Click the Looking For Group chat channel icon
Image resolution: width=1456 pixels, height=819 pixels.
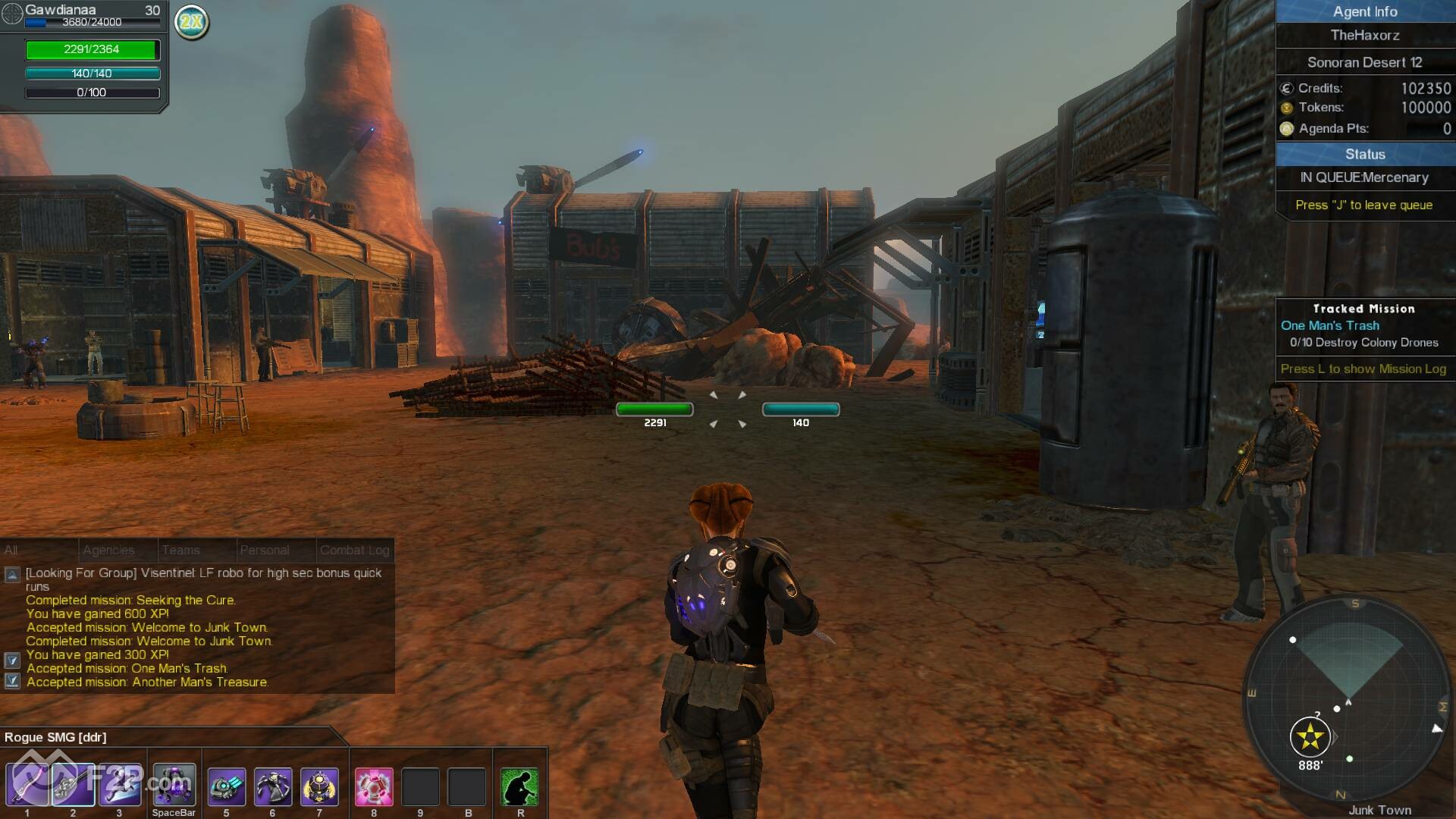pos(12,575)
